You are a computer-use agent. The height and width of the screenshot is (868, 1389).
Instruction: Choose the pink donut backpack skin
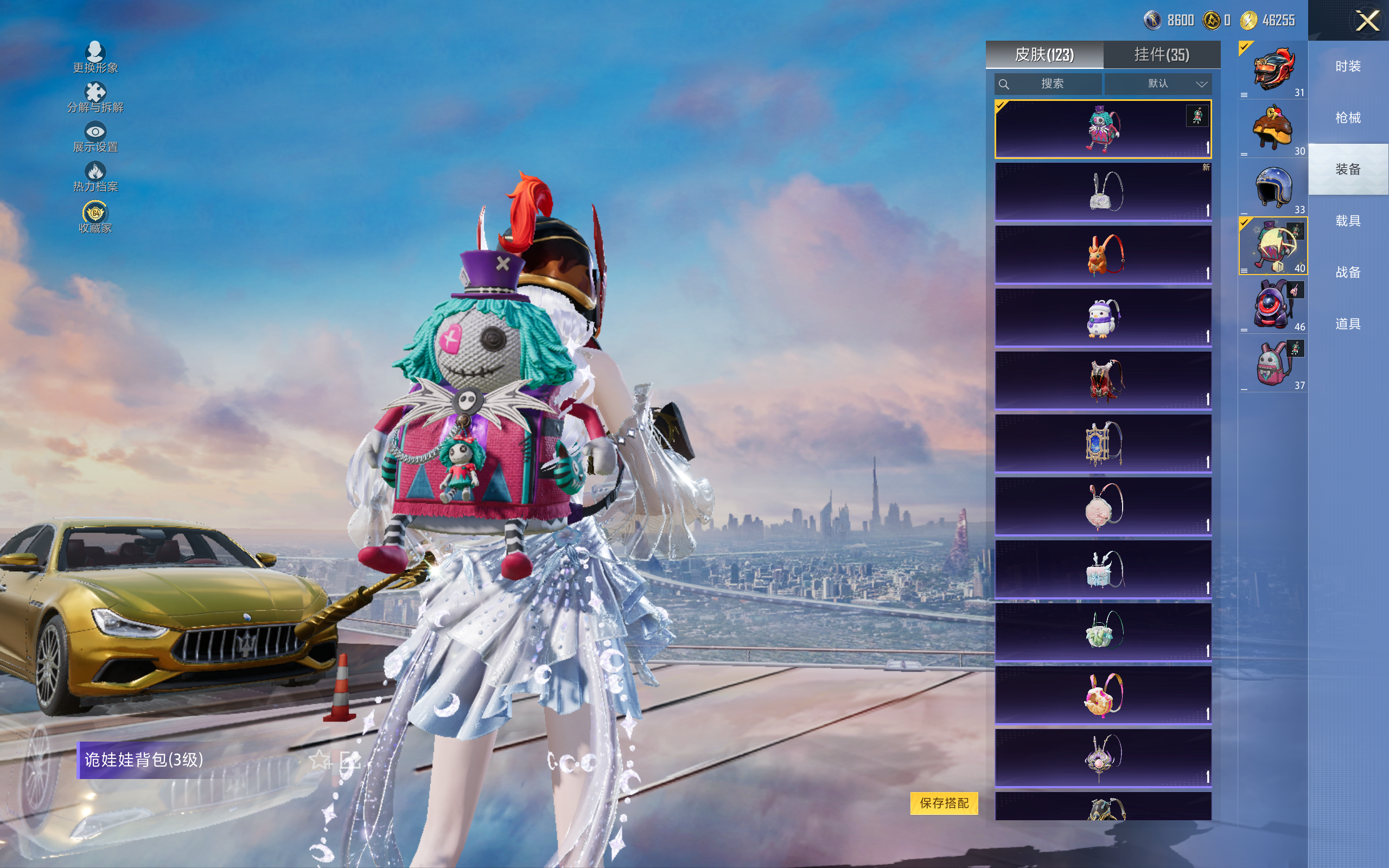point(1103,694)
